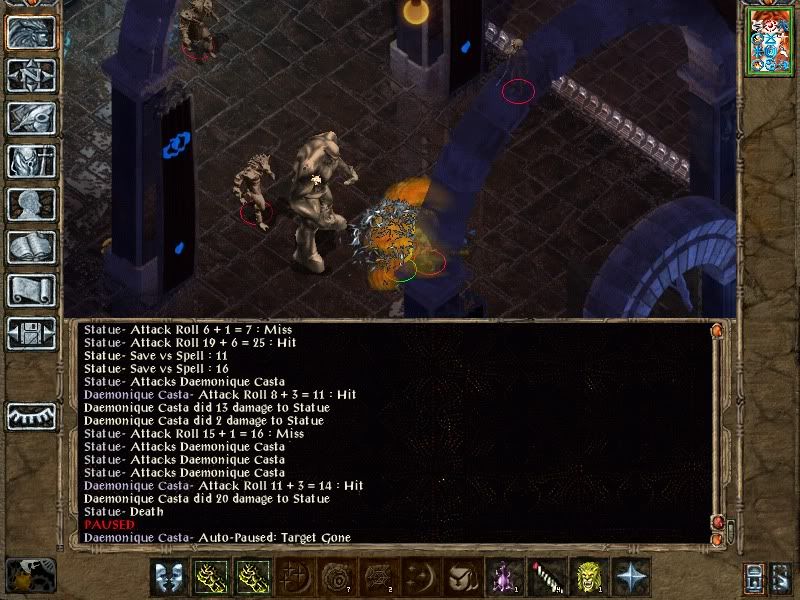Image resolution: width=800 pixels, height=600 pixels.
Task: Open the area map screen
Action: point(31,76)
